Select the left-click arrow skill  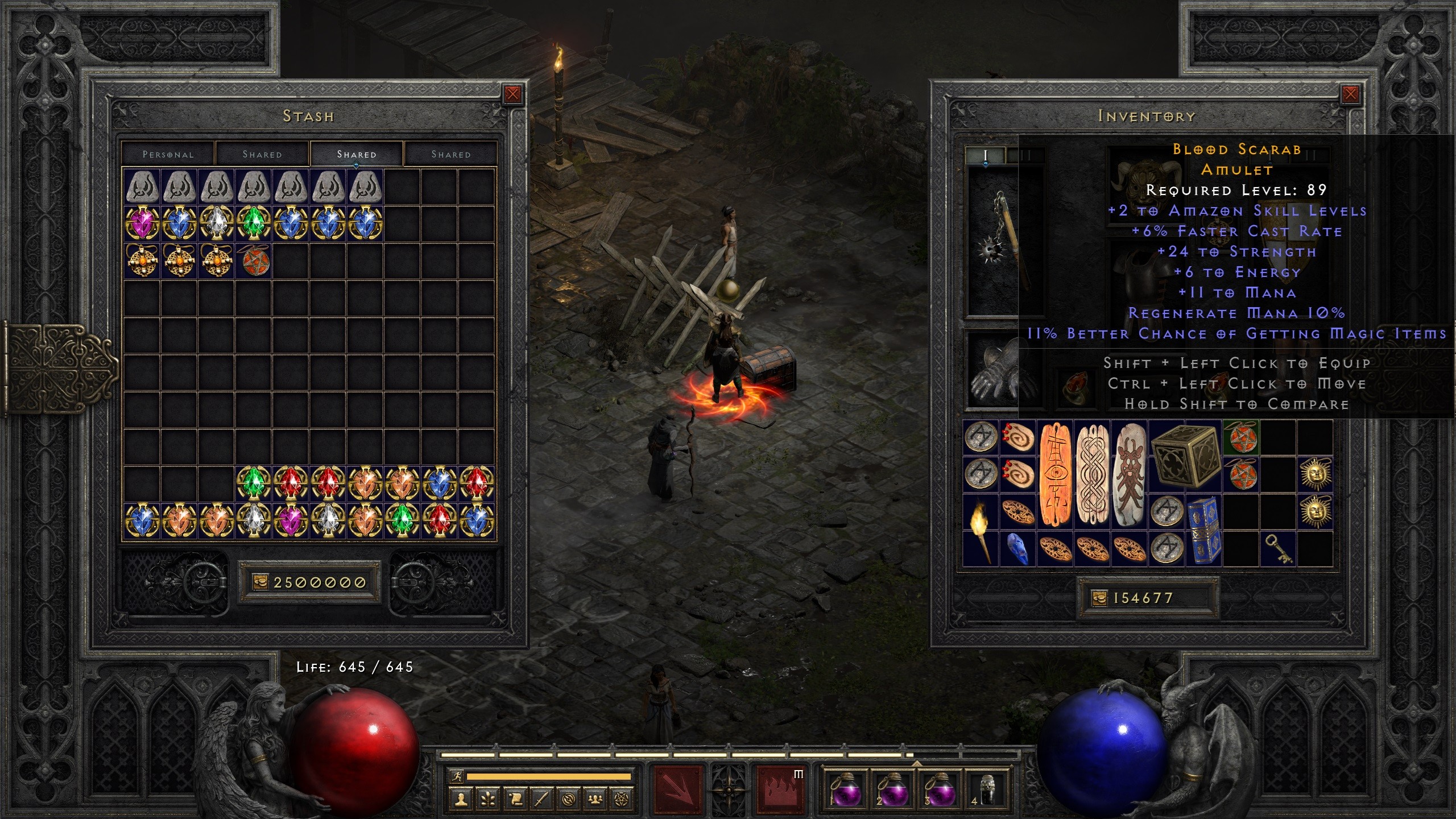tap(677, 790)
